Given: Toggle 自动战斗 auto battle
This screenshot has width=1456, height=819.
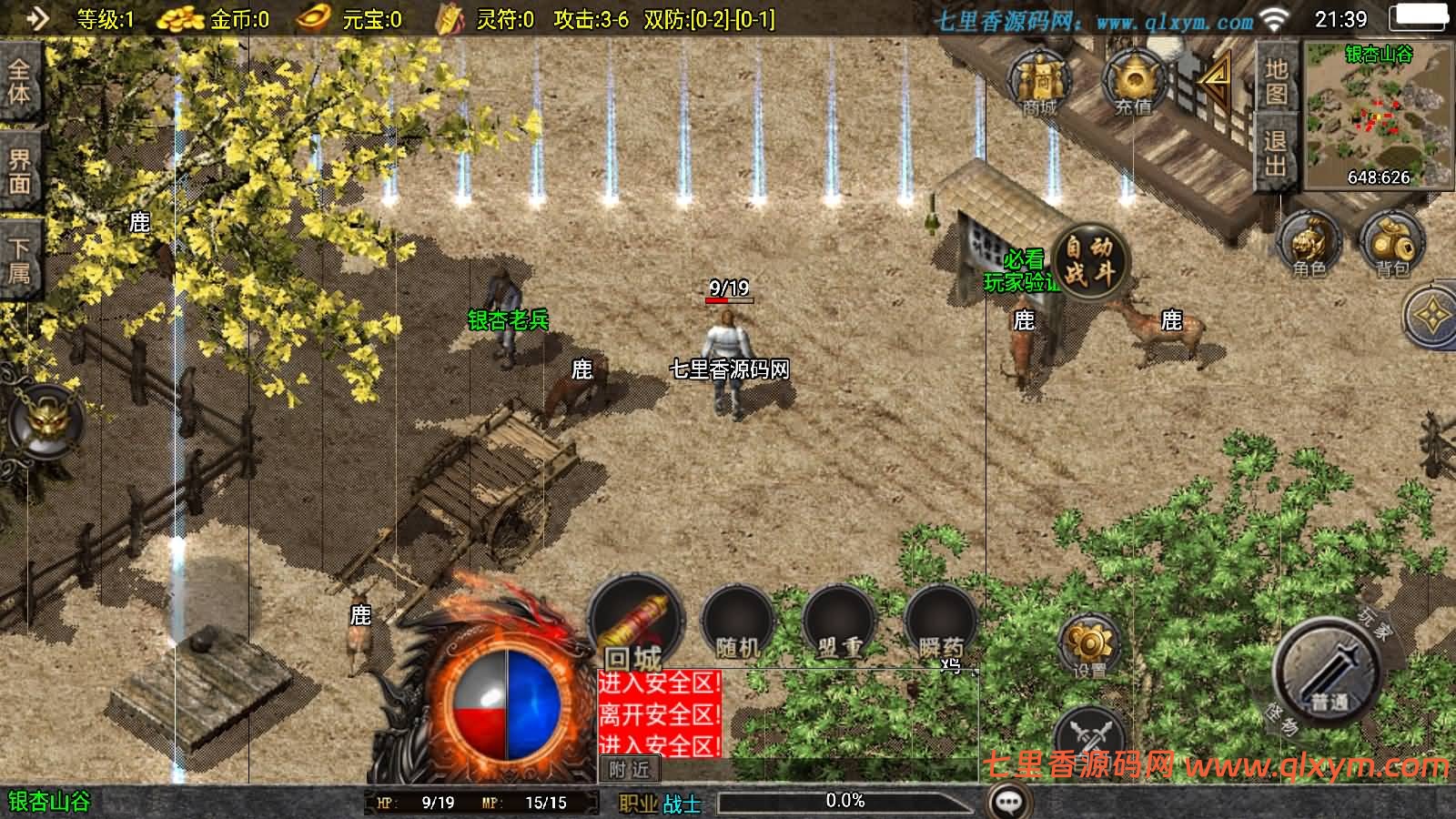Looking at the screenshot, I should tap(1089, 260).
